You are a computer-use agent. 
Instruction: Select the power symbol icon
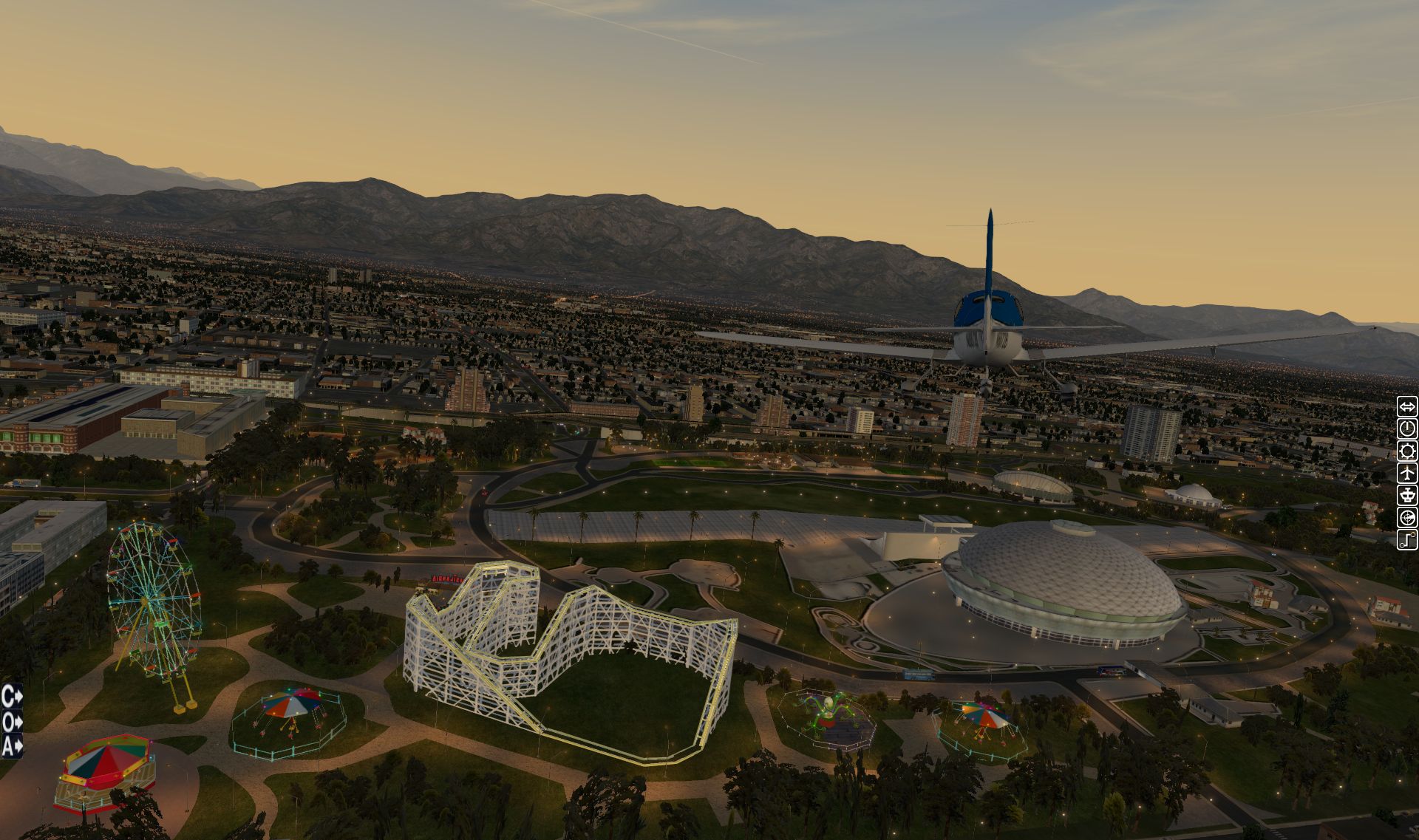click(1406, 428)
